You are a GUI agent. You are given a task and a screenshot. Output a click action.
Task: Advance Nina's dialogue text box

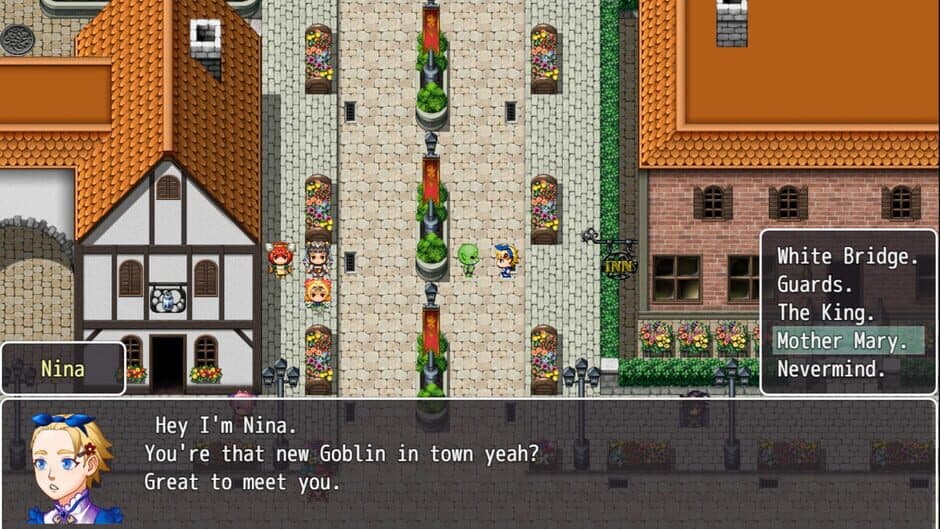click(x=470, y=462)
